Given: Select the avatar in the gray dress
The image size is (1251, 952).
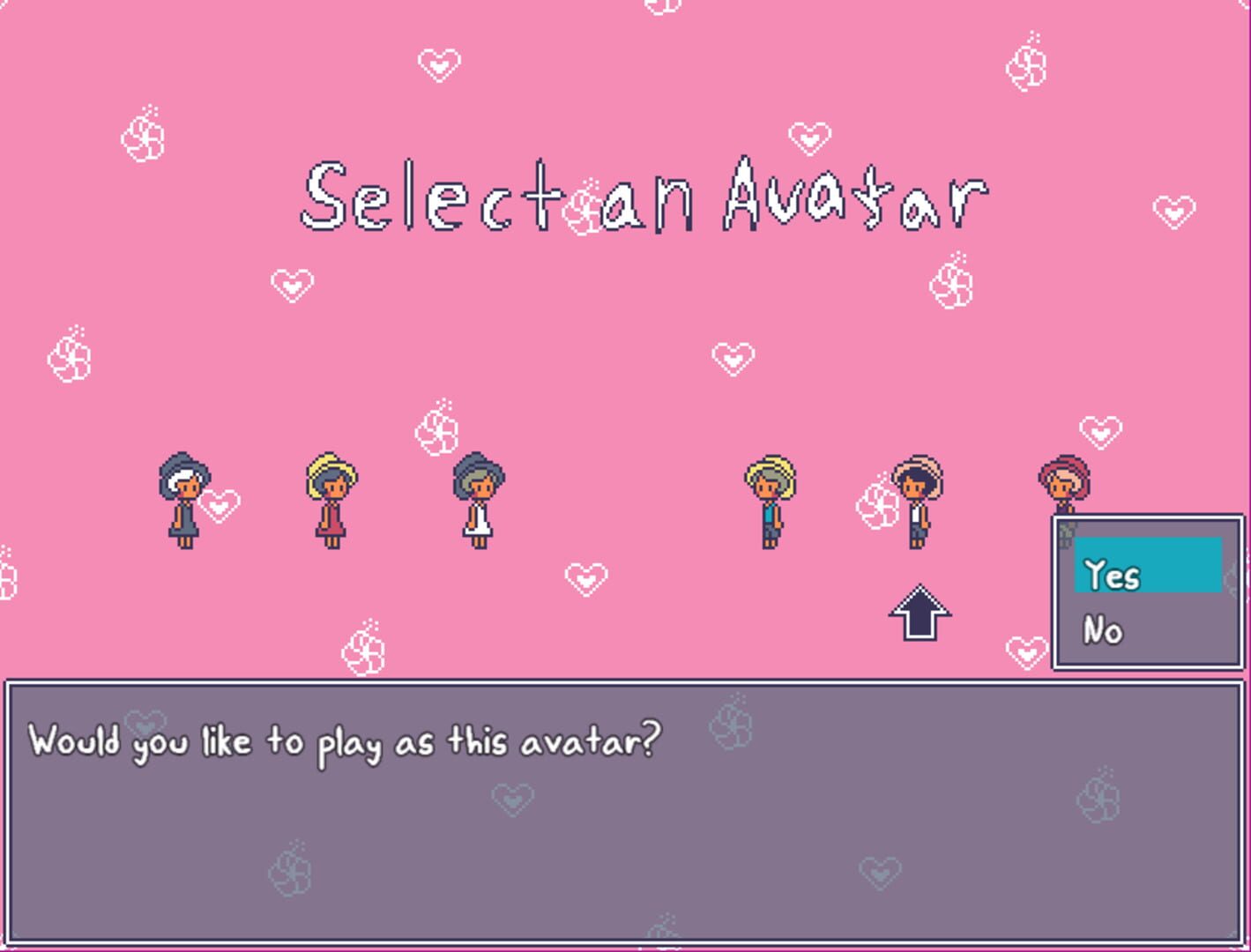Looking at the screenshot, I should [x=181, y=502].
